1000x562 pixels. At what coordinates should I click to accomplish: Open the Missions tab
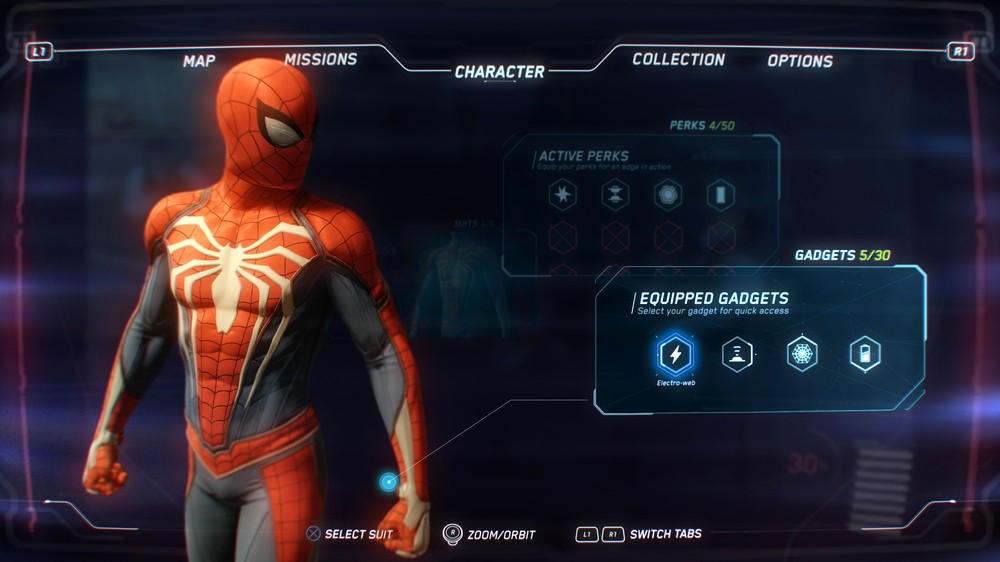coord(320,60)
